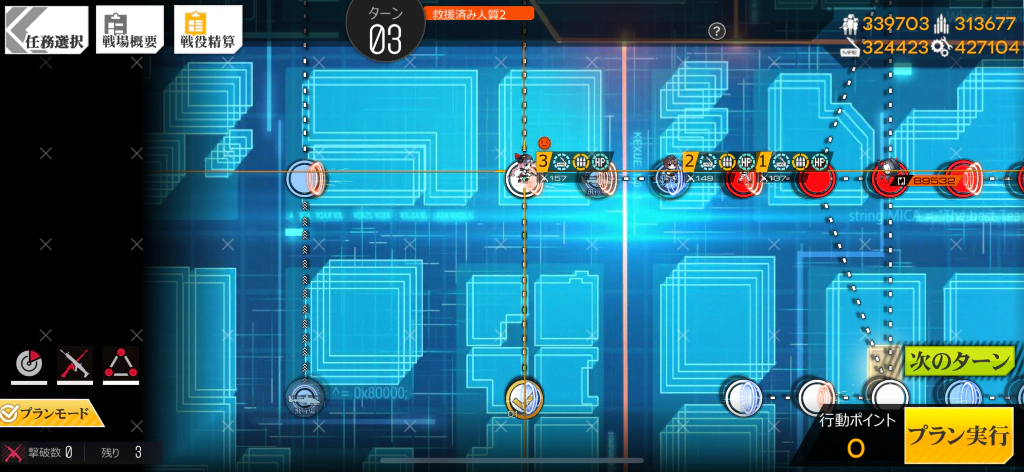
Task: Select echelon 2 unit on the map
Action: tap(670, 176)
